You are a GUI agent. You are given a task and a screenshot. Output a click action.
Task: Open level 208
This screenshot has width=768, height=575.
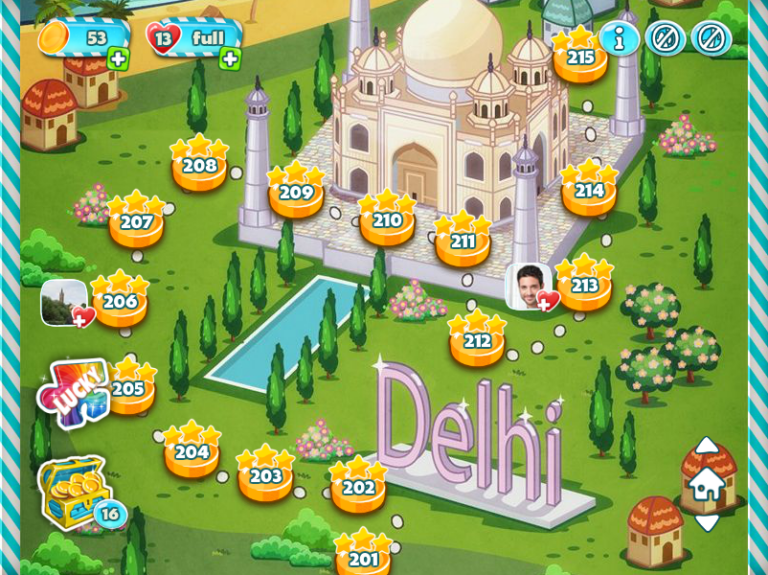pyautogui.click(x=199, y=166)
